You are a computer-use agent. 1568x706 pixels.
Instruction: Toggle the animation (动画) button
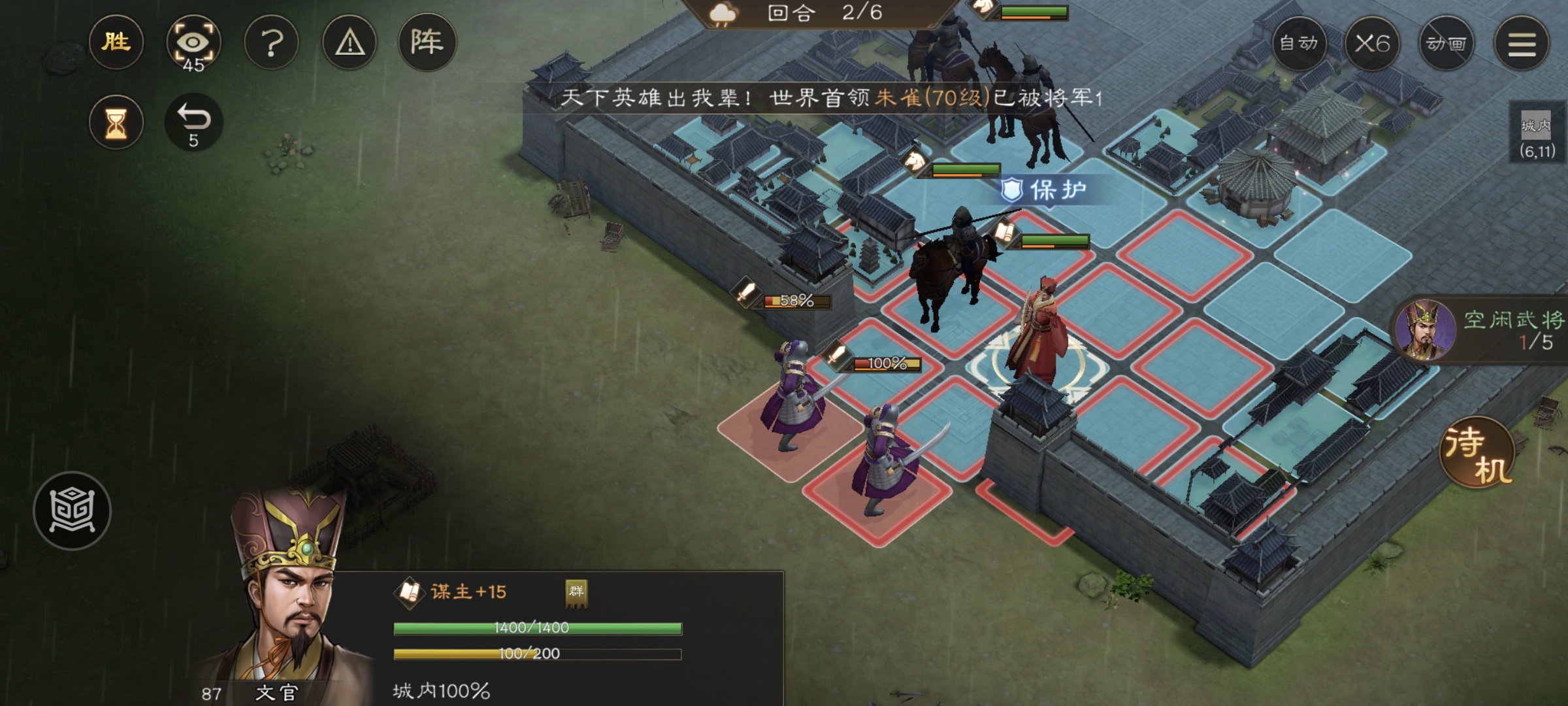(x=1446, y=44)
